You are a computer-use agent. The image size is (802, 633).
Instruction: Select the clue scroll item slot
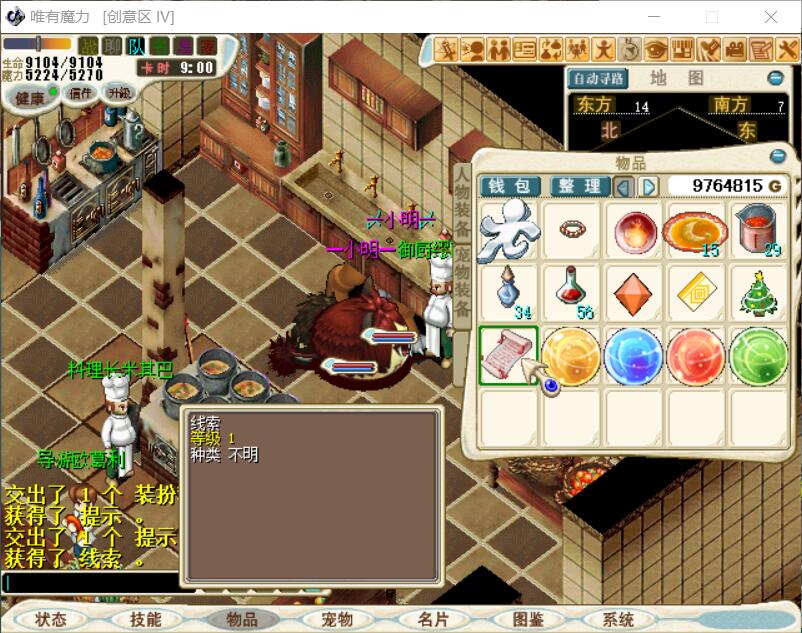click(x=509, y=356)
